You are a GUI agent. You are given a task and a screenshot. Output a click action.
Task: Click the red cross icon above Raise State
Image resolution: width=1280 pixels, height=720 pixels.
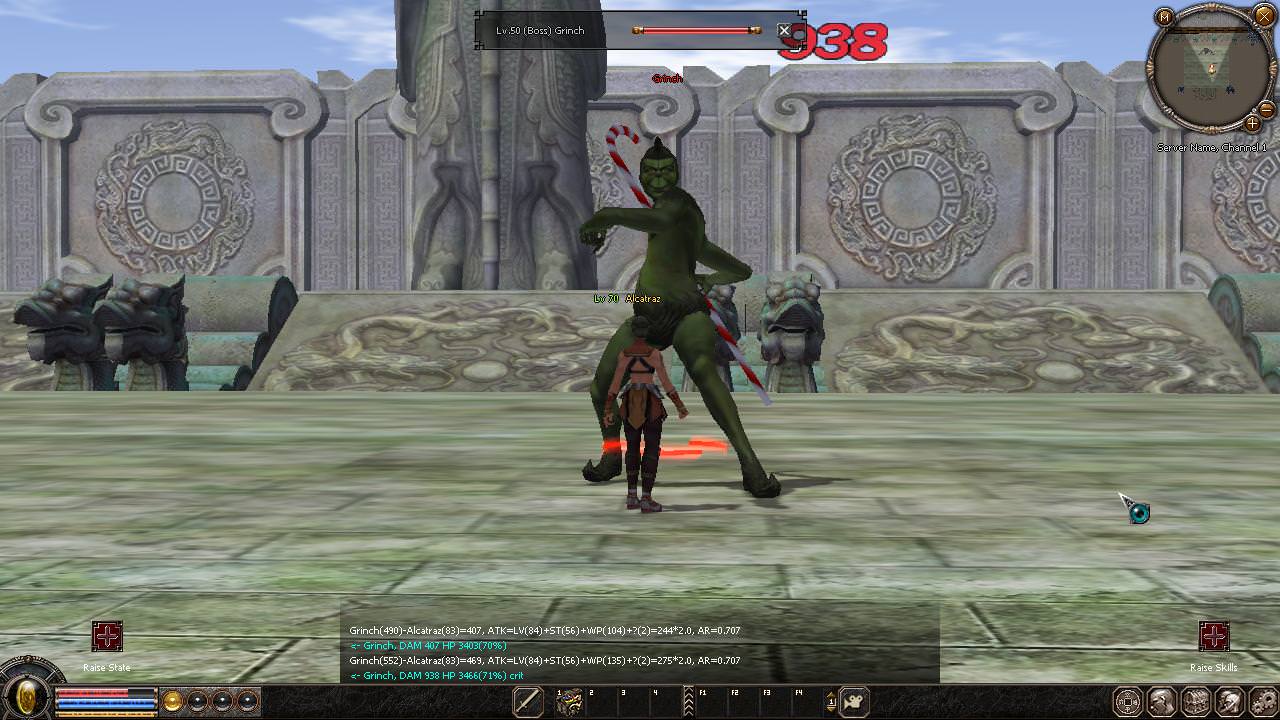click(107, 636)
